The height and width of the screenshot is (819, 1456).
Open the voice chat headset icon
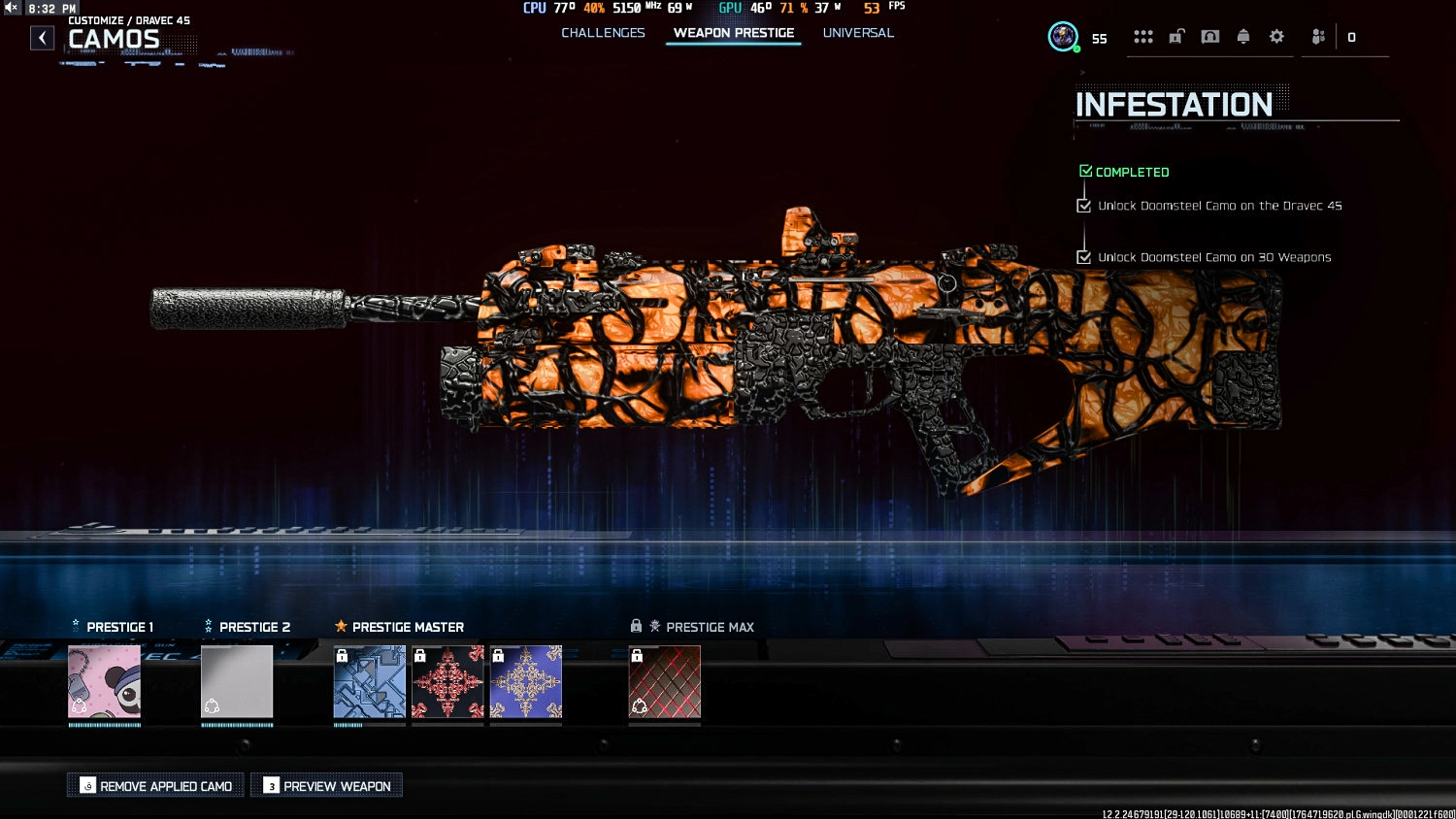coord(1210,36)
